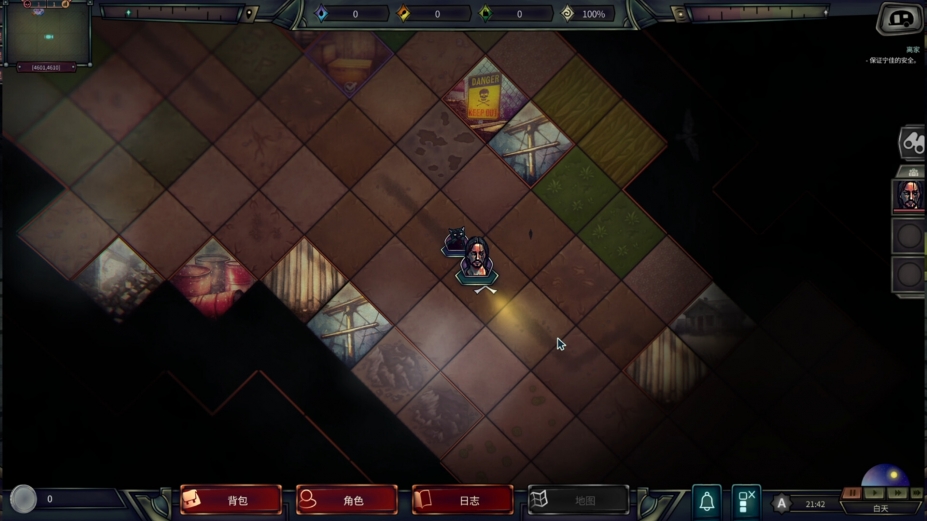The image size is (927, 521).
Task: Click the location pin marker button
Action: 250,14
